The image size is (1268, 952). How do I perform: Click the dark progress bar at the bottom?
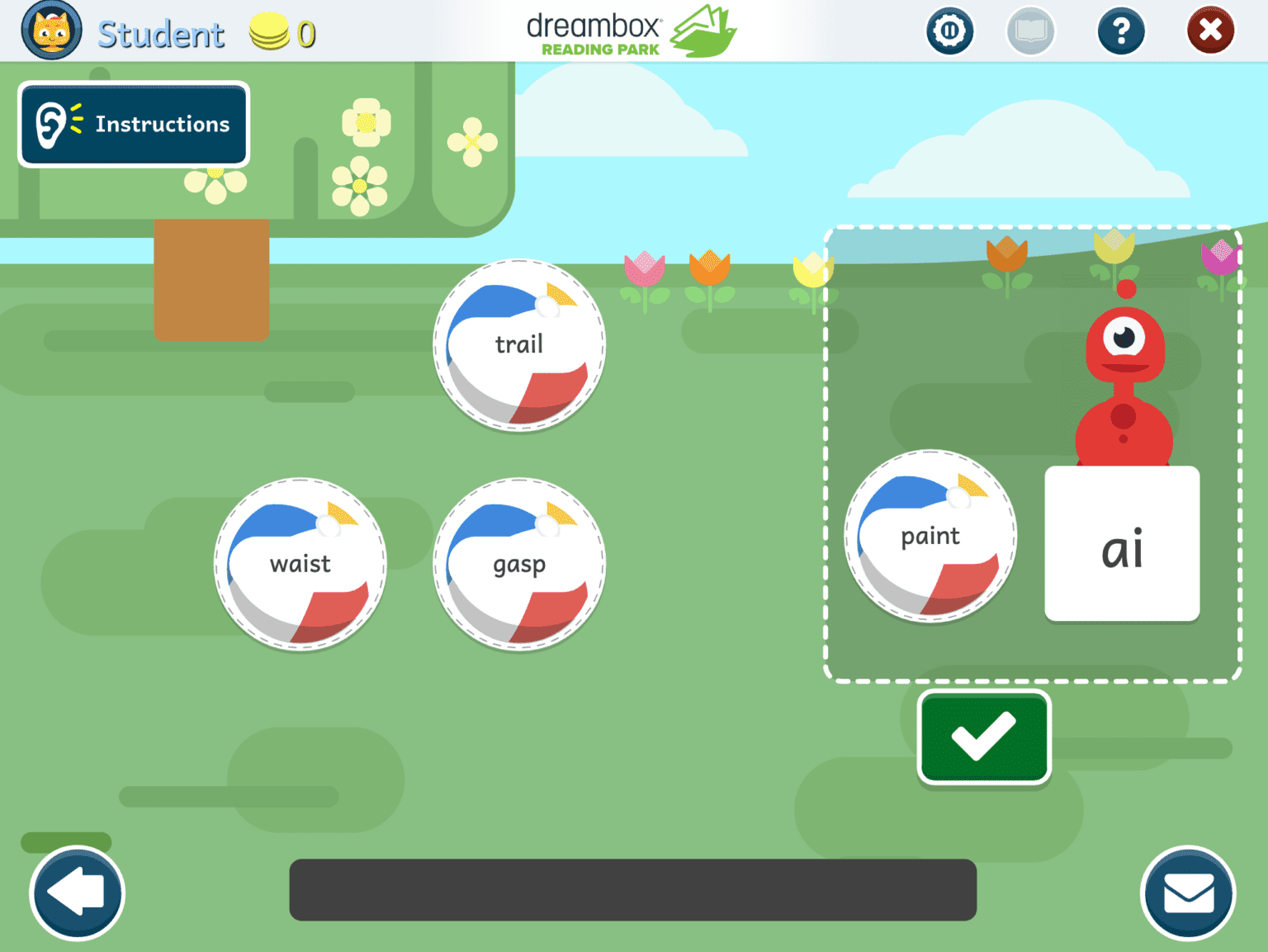(632, 890)
